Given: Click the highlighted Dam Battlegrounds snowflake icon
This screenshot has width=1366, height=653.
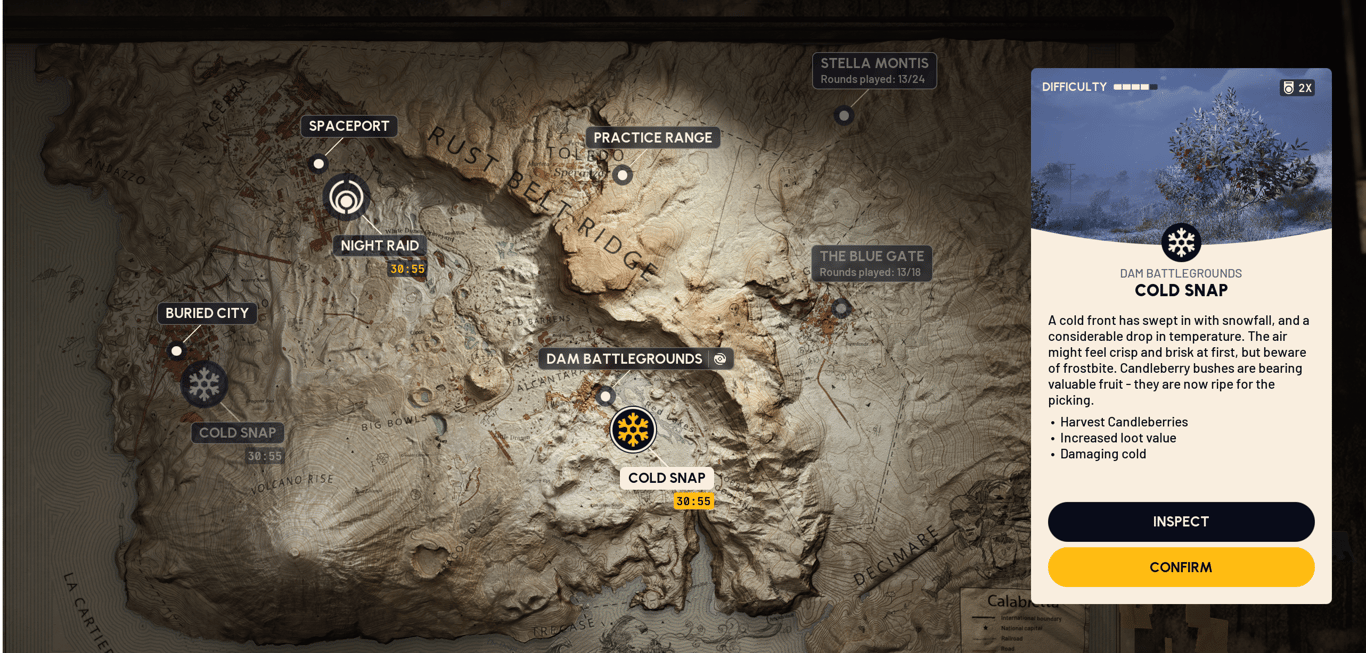Looking at the screenshot, I should pos(633,430).
